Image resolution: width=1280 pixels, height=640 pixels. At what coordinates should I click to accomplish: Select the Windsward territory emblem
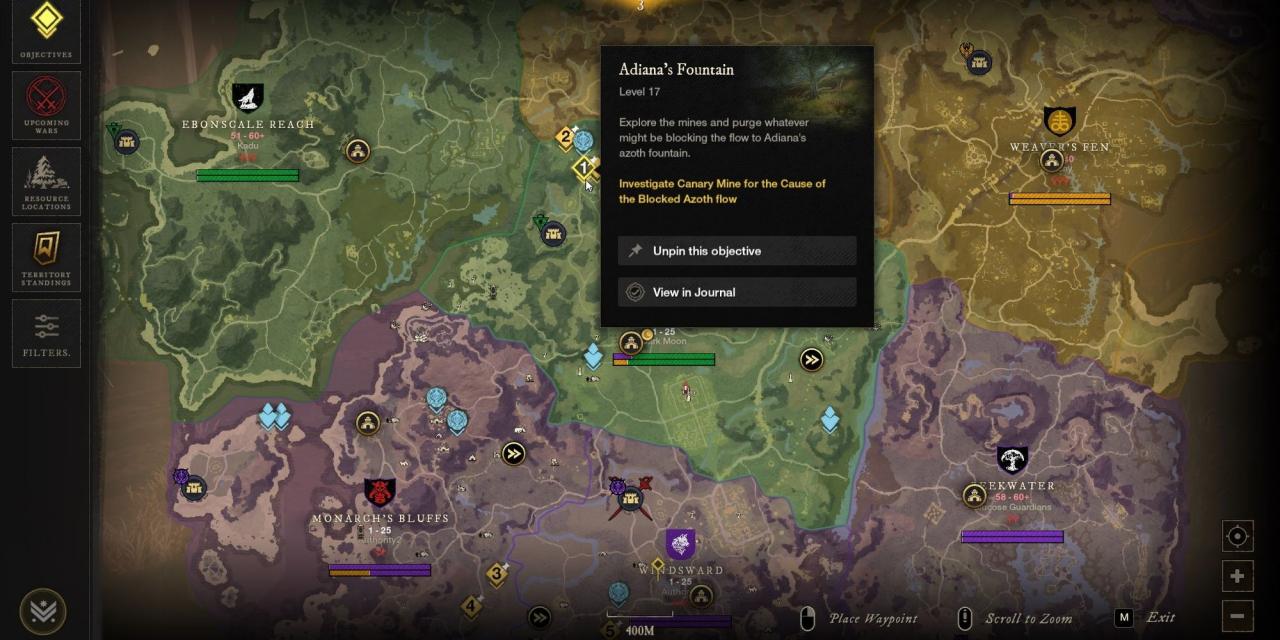(x=680, y=544)
